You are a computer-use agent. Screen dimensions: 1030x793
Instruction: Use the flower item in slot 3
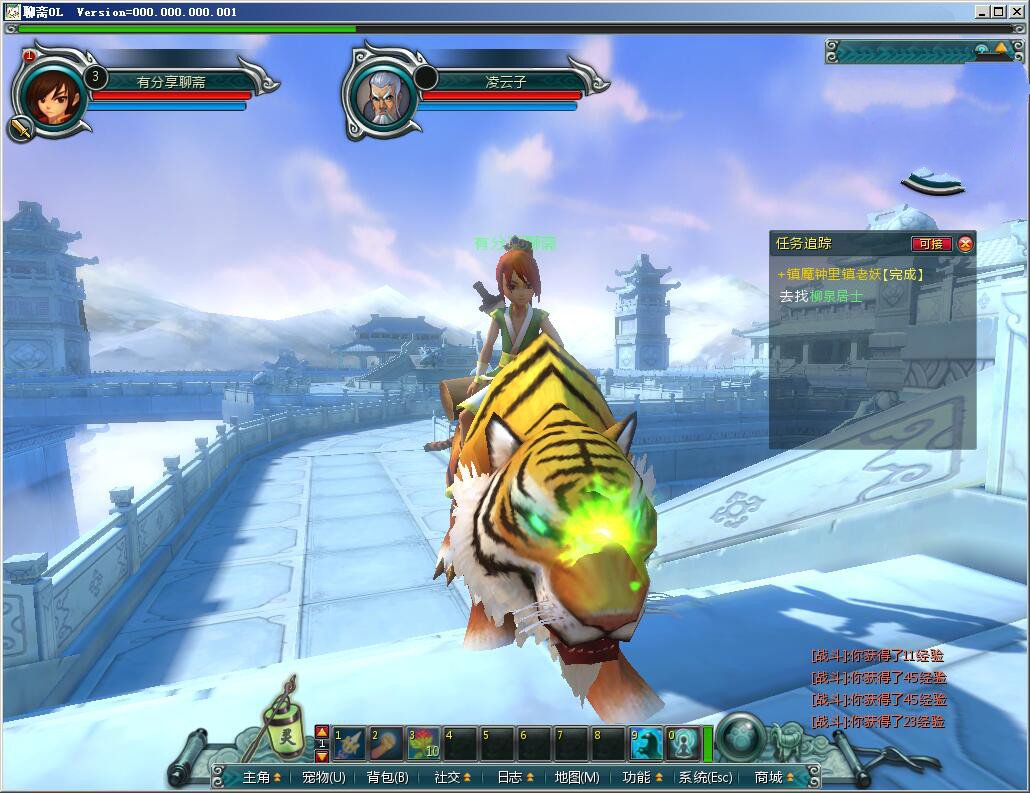[x=423, y=743]
